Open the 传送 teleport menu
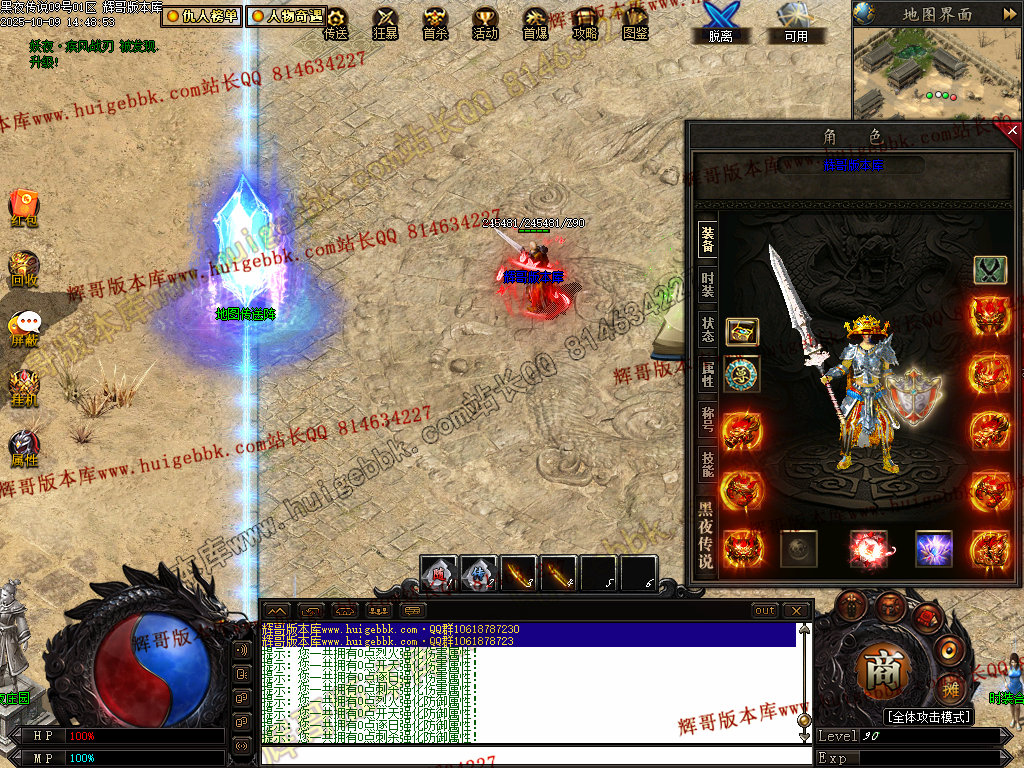1024x768 pixels. click(x=336, y=23)
